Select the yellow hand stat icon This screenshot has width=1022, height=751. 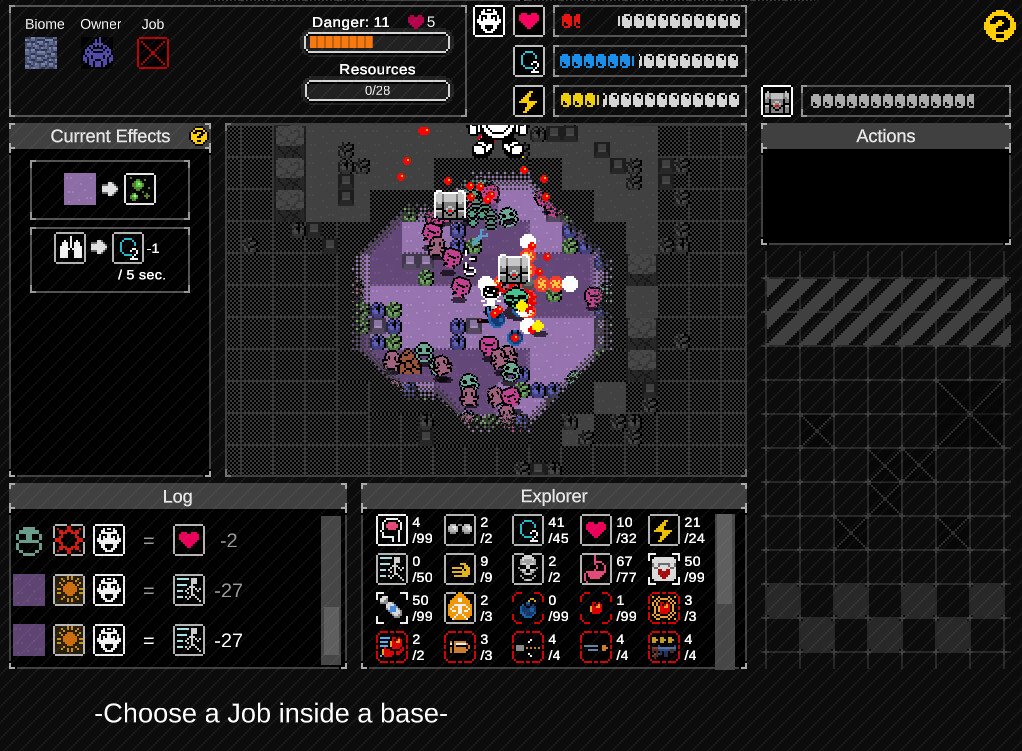459,568
